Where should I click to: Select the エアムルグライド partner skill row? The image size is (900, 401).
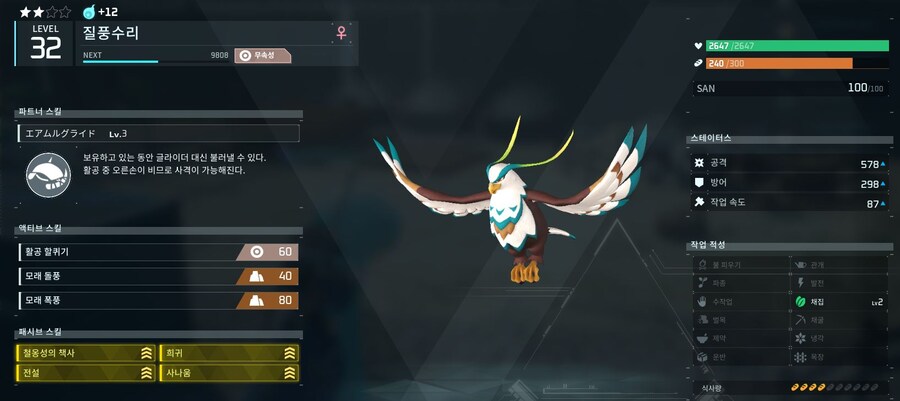(x=158, y=133)
